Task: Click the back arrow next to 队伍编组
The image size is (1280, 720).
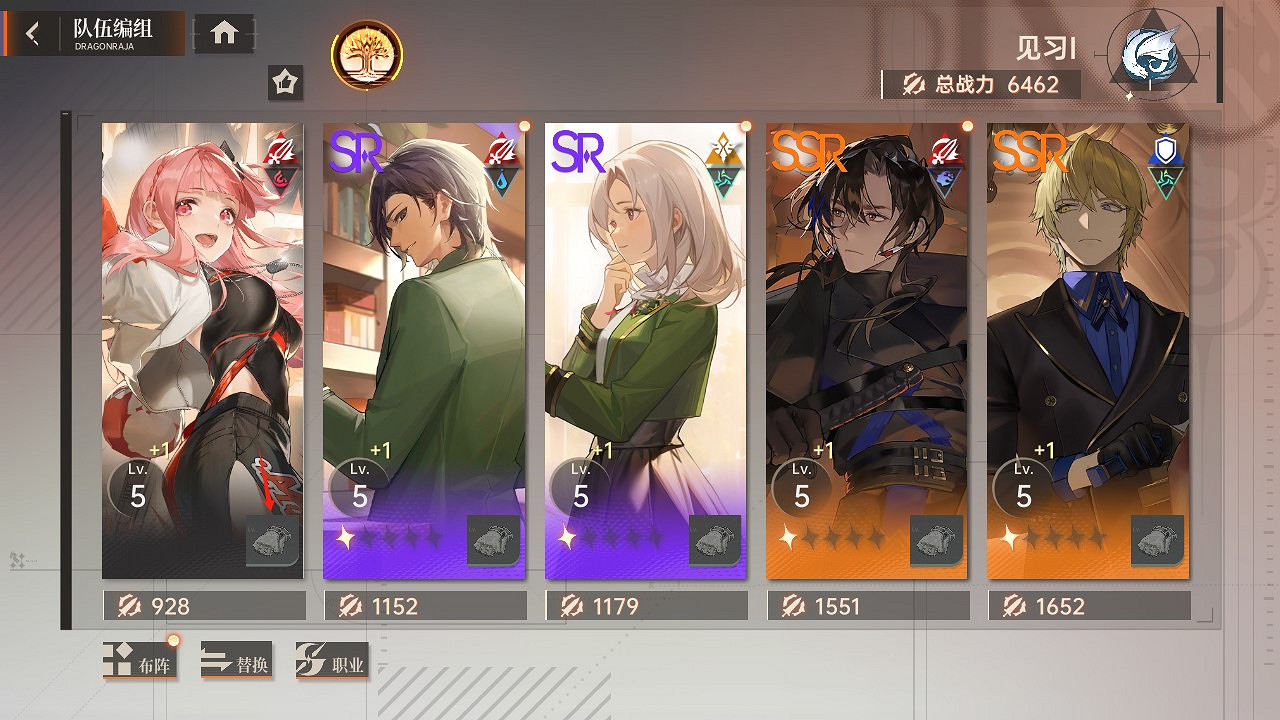Action: (31, 32)
